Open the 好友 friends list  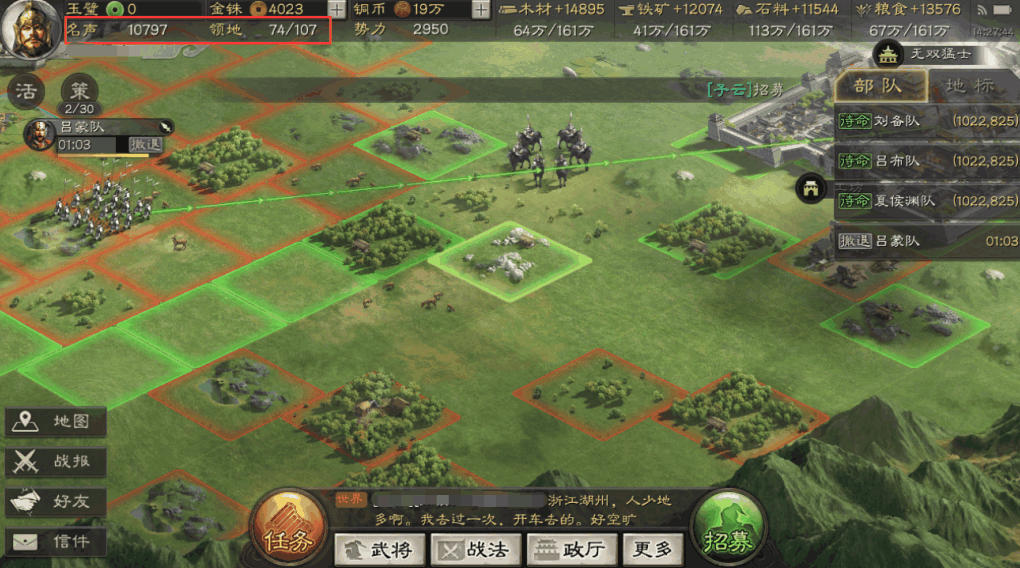tap(56, 502)
